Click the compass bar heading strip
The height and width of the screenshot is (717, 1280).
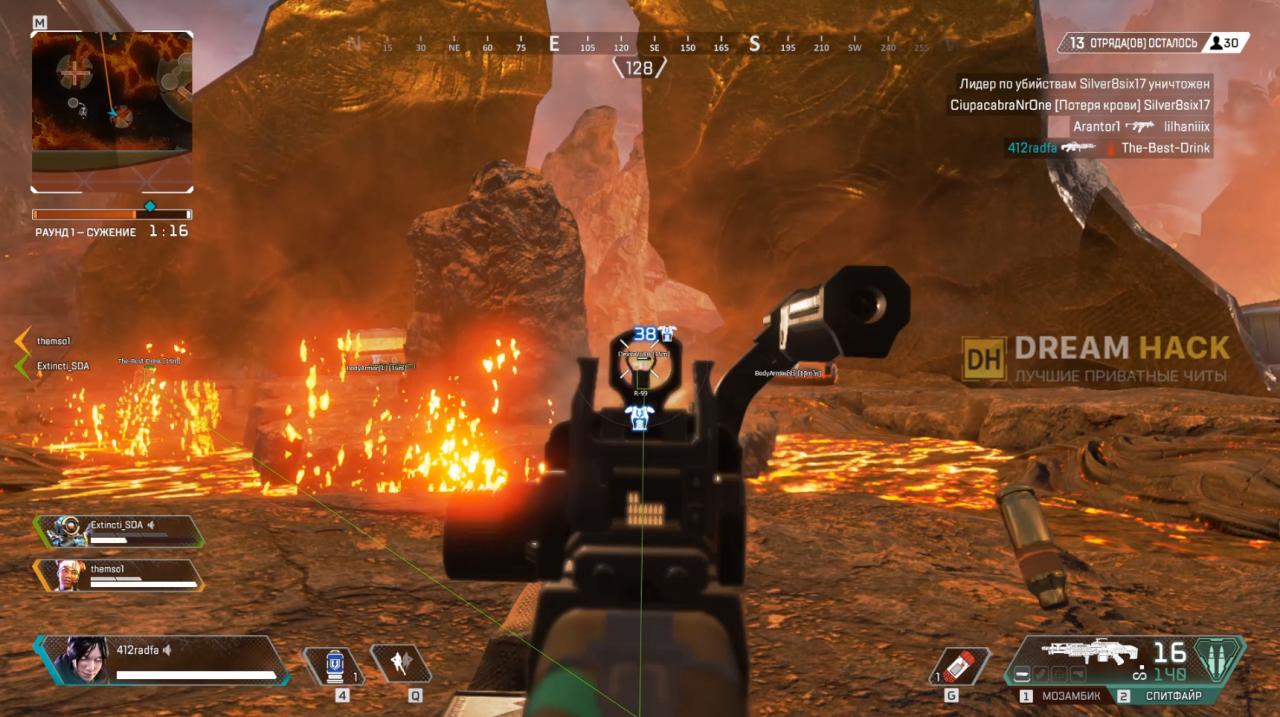tap(640, 45)
